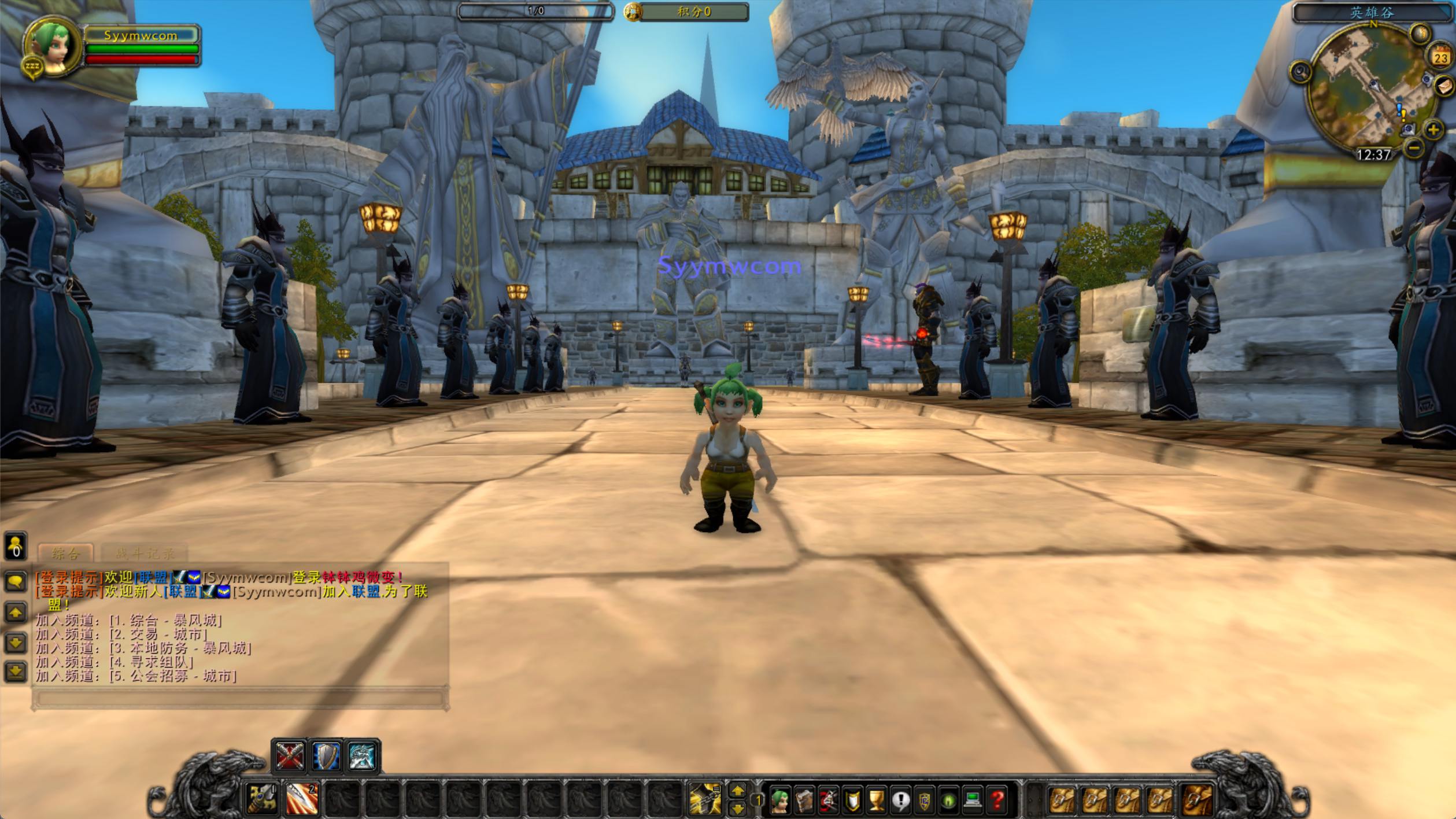Switch to the 战斗记录 chat tab
Image resolution: width=1456 pixels, height=819 pixels.
click(x=144, y=554)
